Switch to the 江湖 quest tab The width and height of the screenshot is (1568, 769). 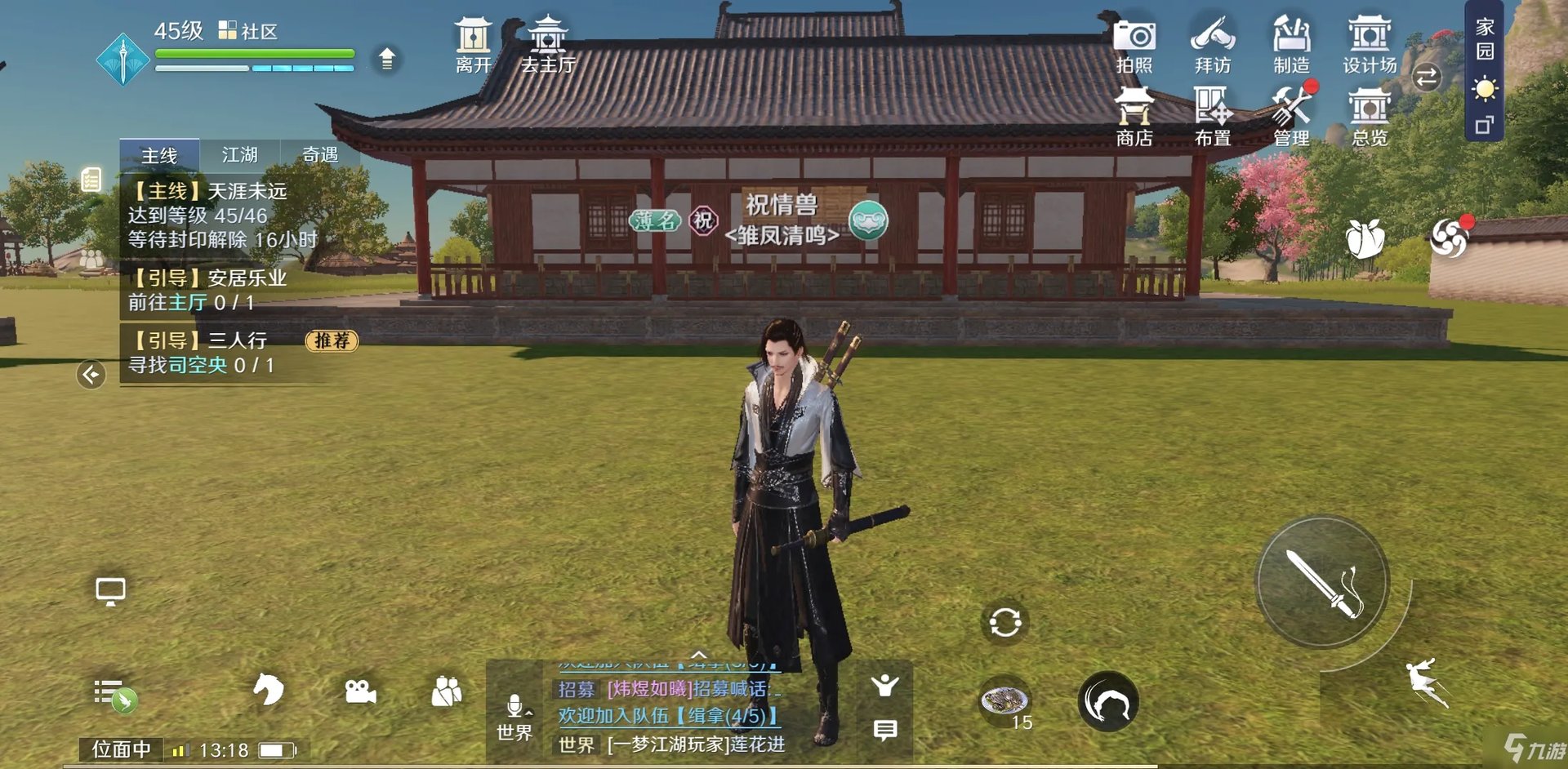click(x=239, y=154)
